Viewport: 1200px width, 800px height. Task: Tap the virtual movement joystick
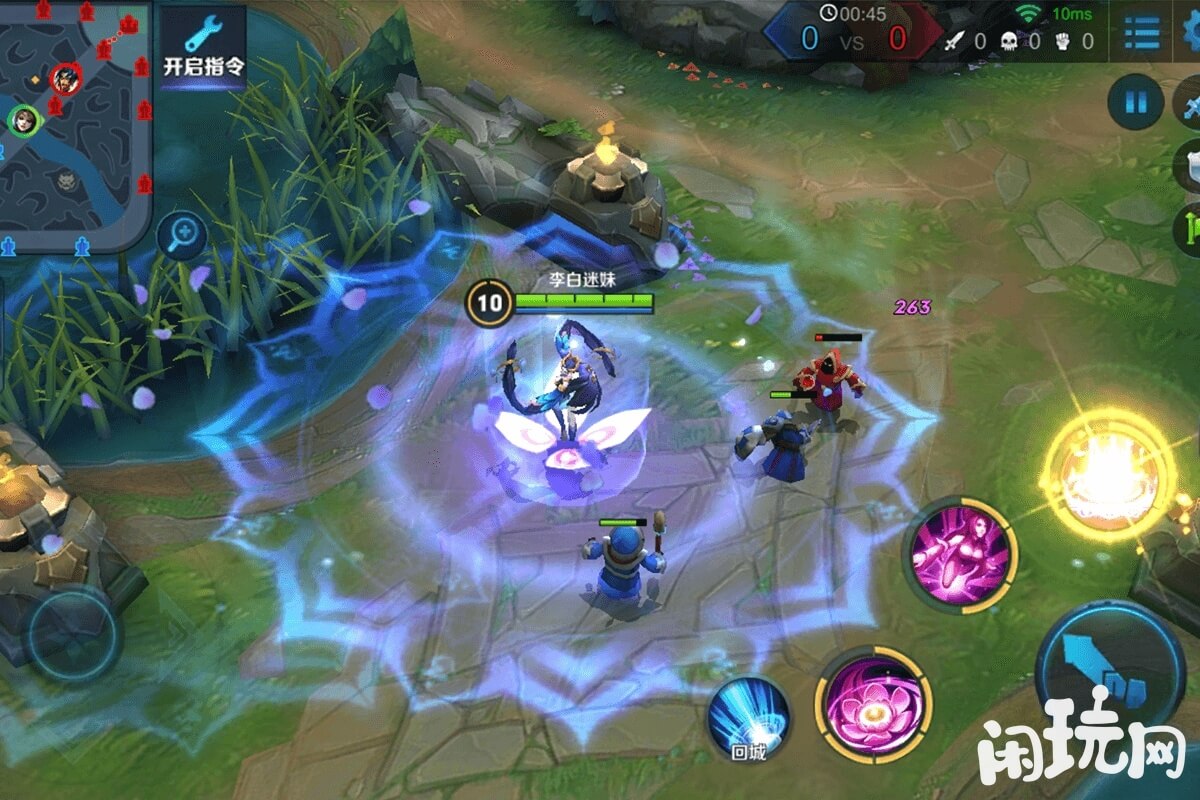pyautogui.click(x=72, y=634)
